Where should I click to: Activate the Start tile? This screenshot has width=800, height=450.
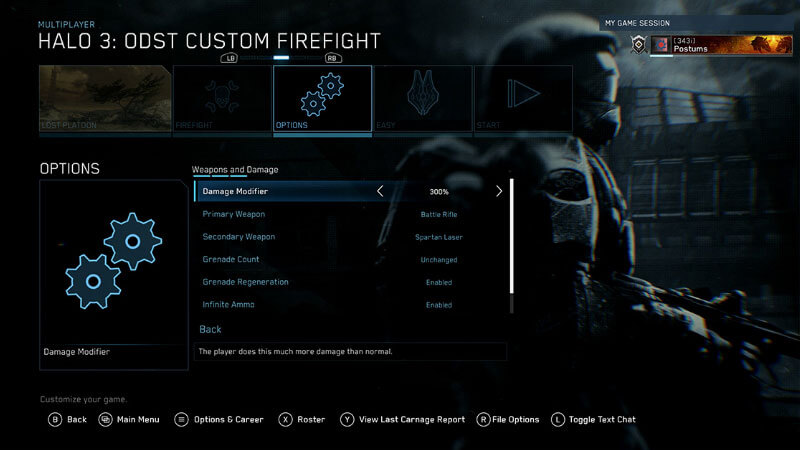[523, 98]
